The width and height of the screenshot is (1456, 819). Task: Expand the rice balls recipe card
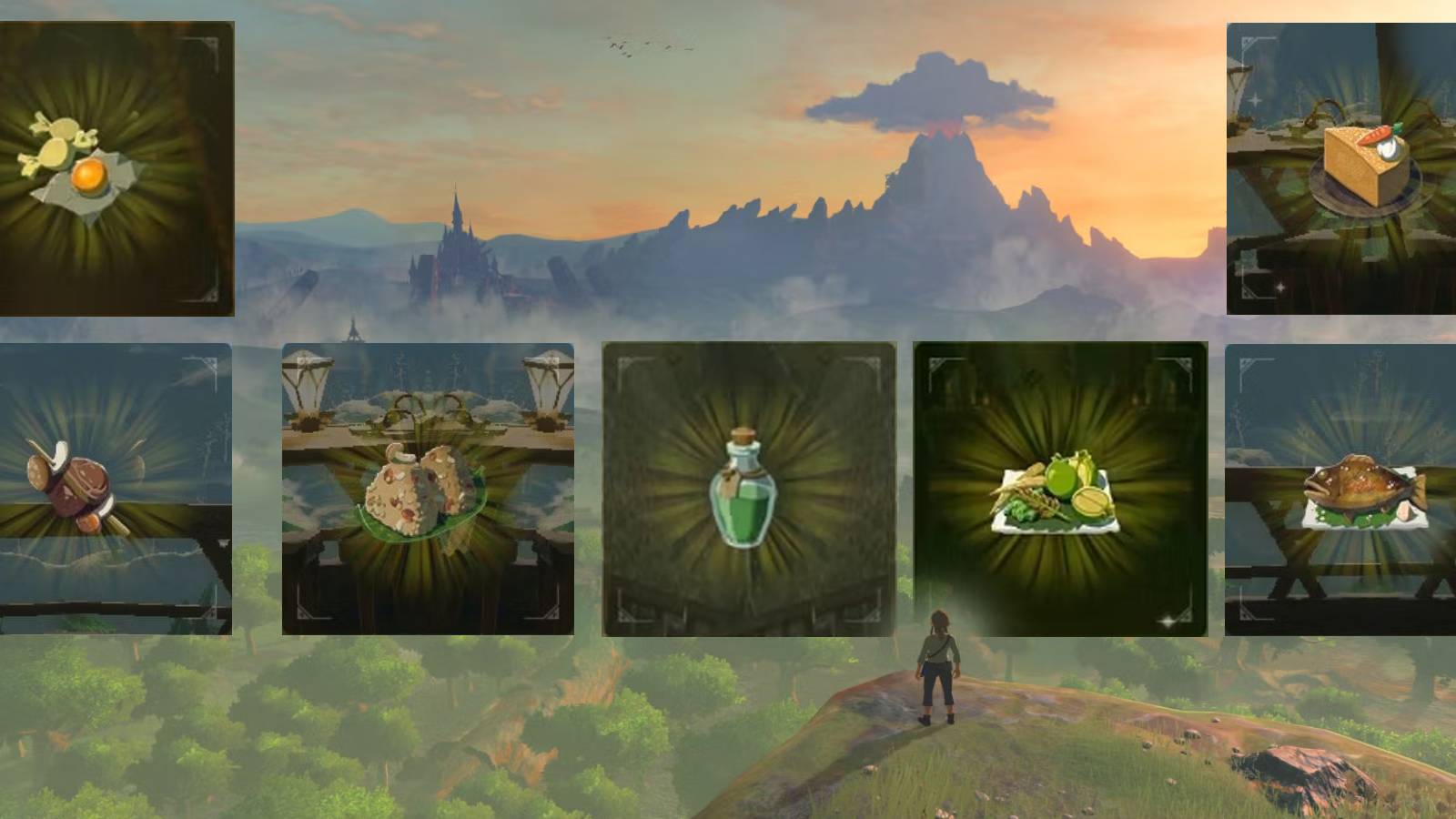click(428, 487)
